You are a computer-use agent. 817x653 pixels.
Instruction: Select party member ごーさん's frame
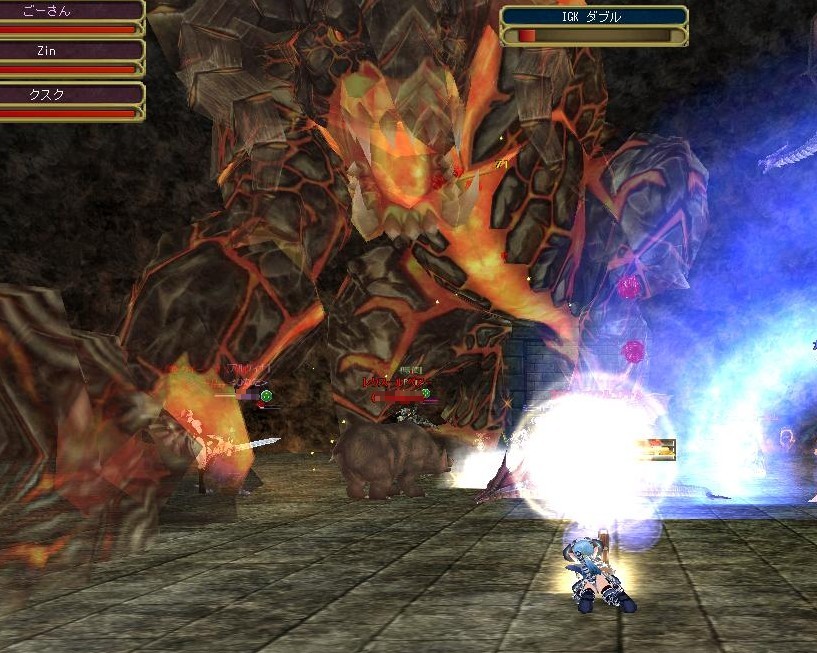pyautogui.click(x=70, y=17)
